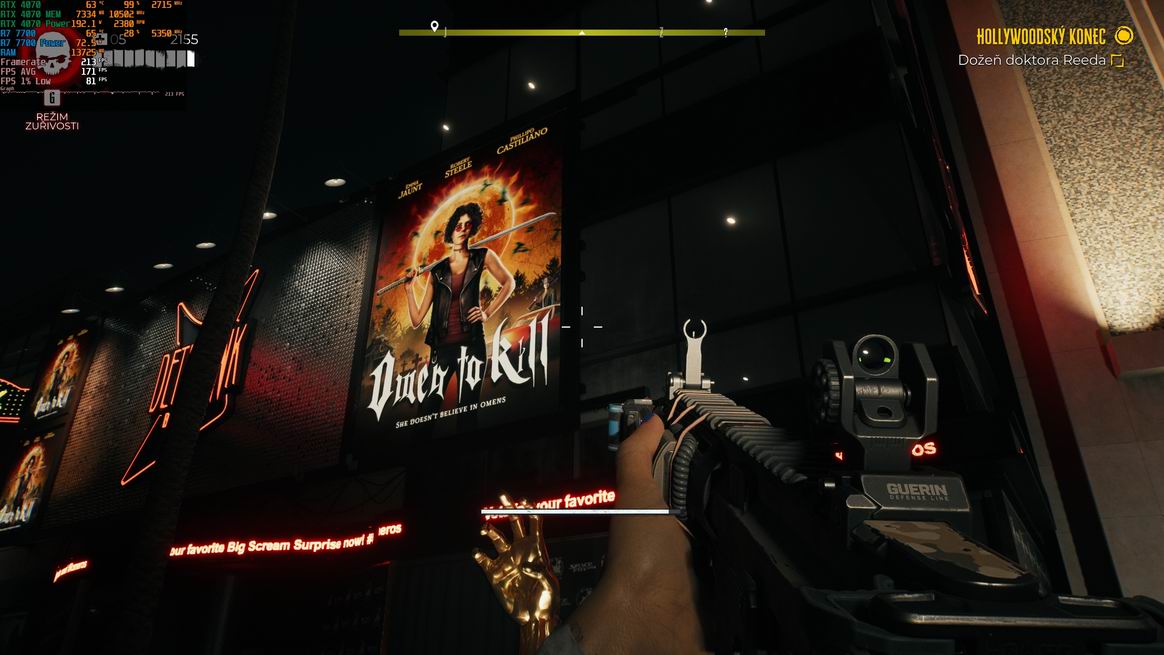1164x655 pixels.
Task: Select the objective Dožeň doktora Reeda
Action: click(x=1031, y=61)
